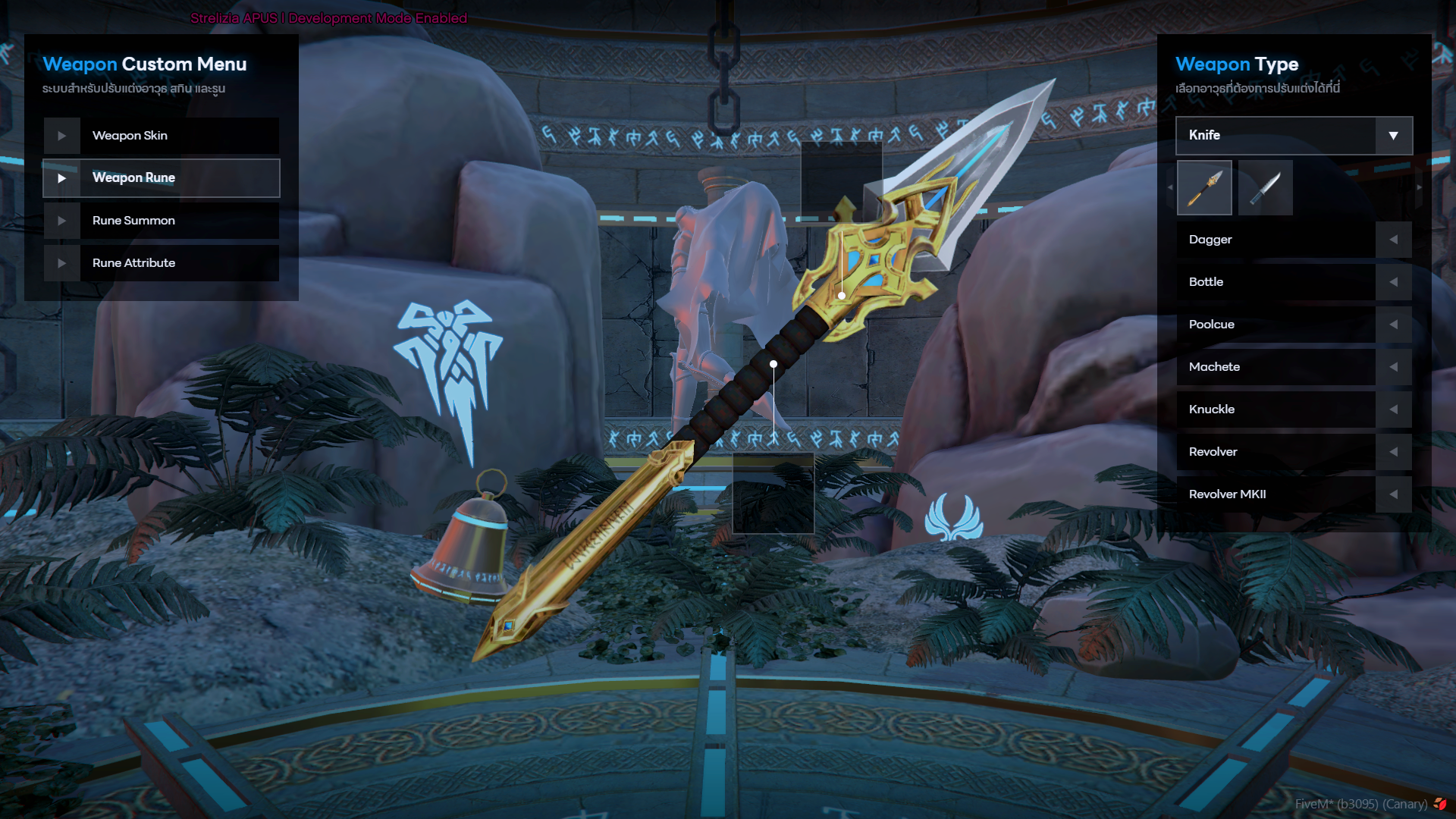This screenshot has height=819, width=1456.
Task: Click the arrow icon next to Weapon Rune
Action: 62,178
